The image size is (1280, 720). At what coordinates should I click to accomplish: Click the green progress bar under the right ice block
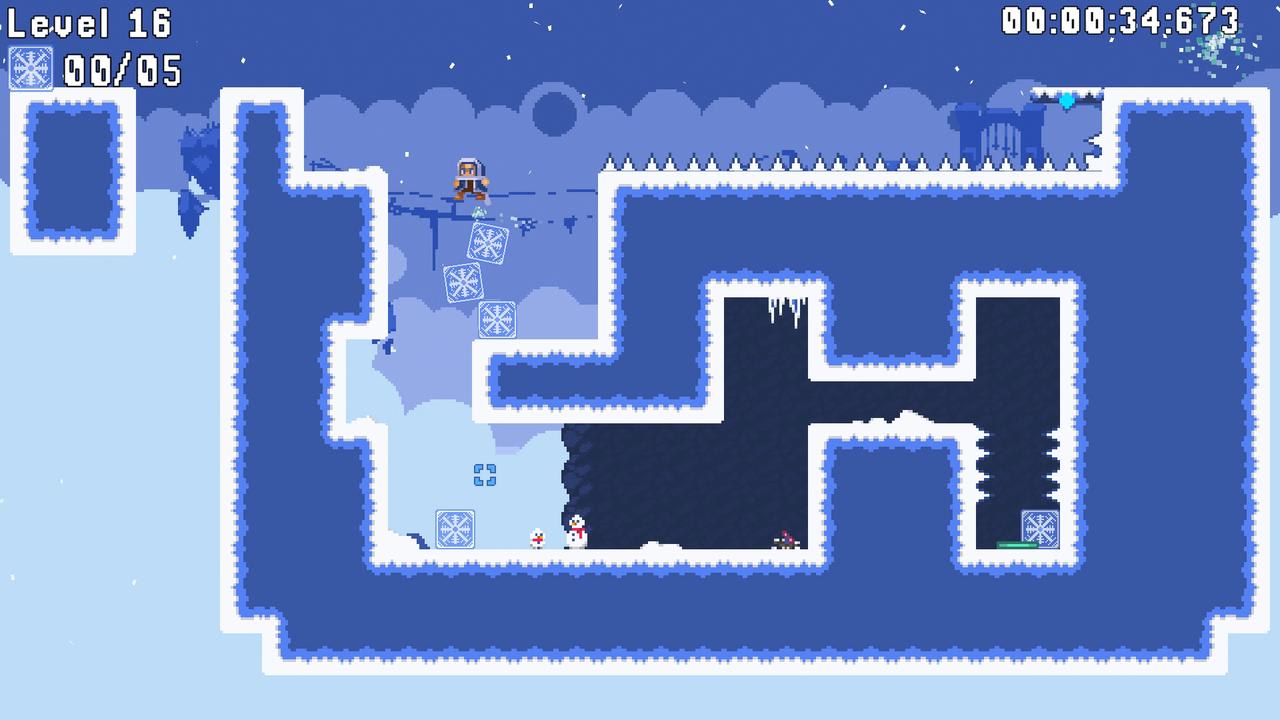[1018, 546]
